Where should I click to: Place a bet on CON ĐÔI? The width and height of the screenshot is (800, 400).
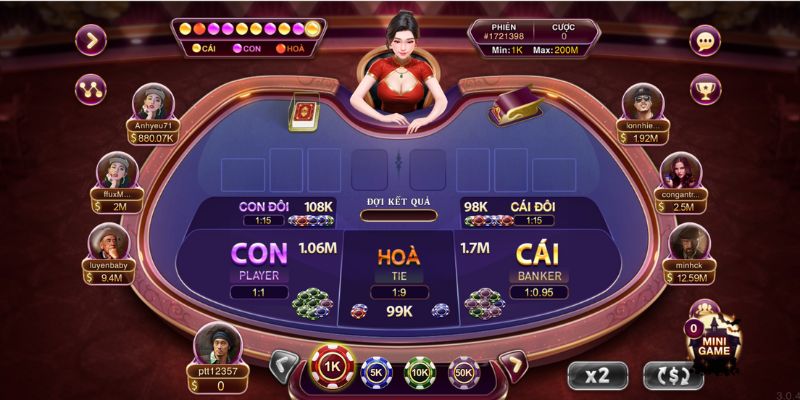(264, 212)
